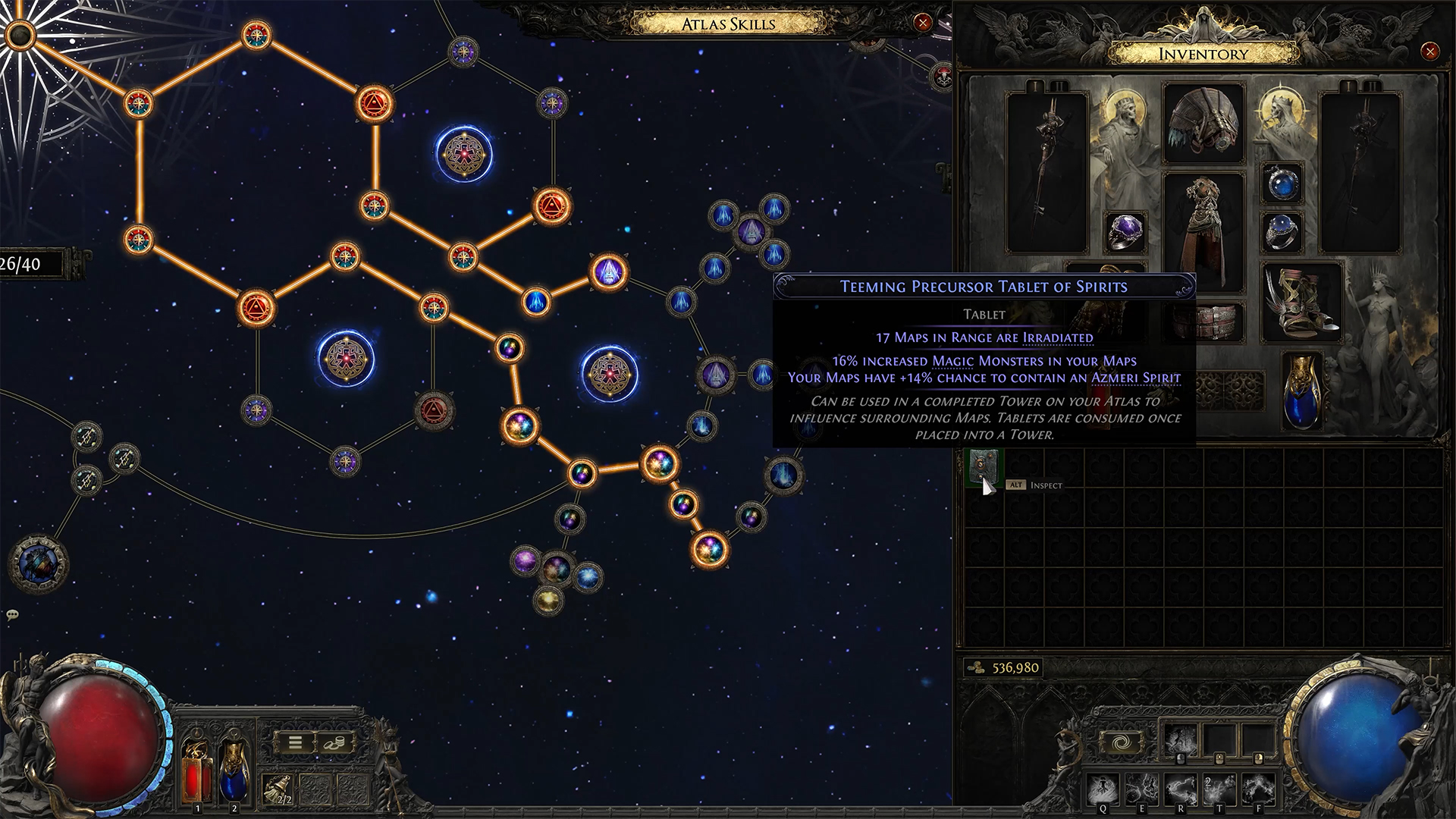Image resolution: width=1456 pixels, height=819 pixels.
Task: Select the scarab beetle atlas node
Action: [x=38, y=563]
